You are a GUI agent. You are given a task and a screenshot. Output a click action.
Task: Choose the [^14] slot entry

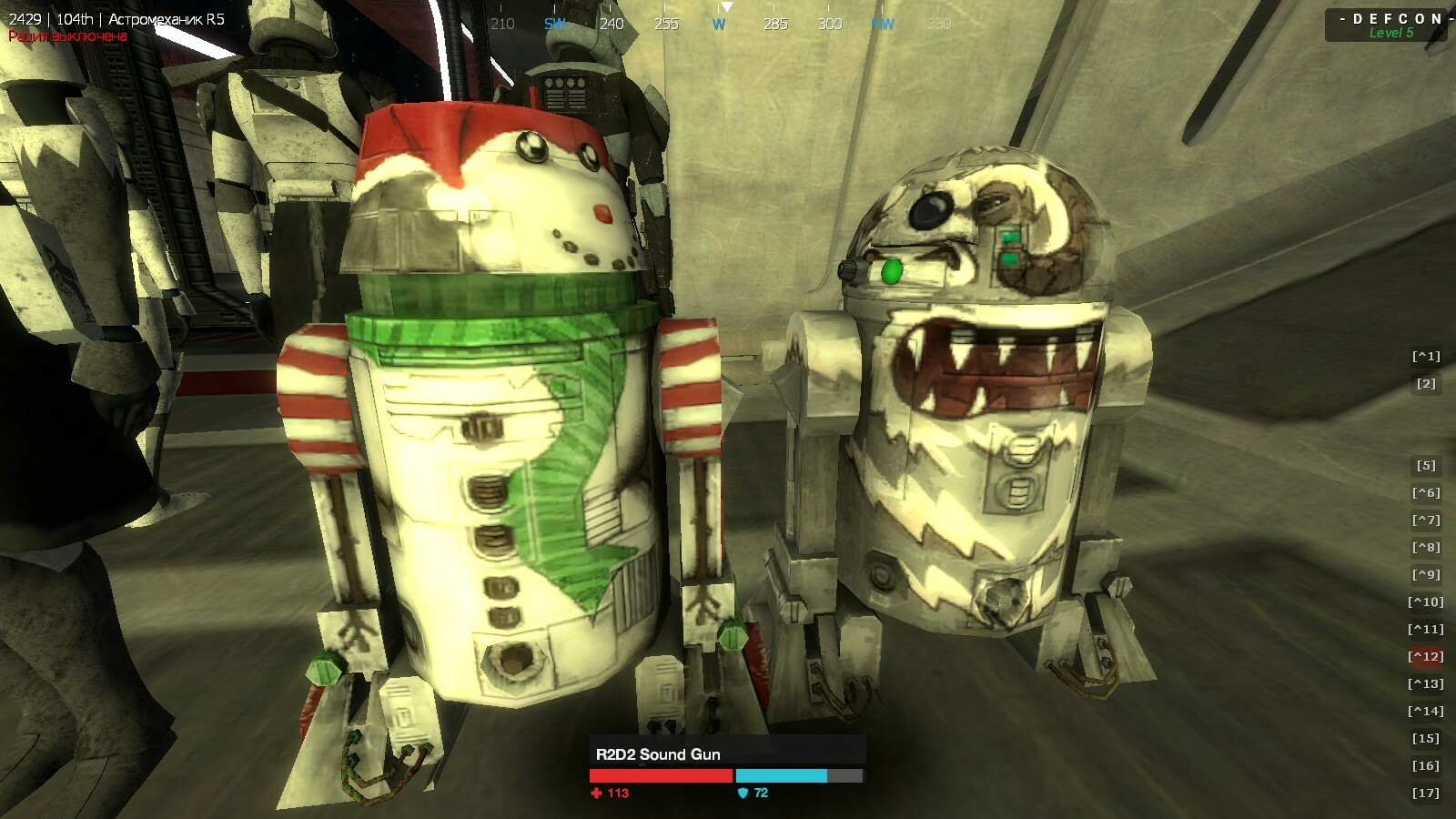[1426, 712]
